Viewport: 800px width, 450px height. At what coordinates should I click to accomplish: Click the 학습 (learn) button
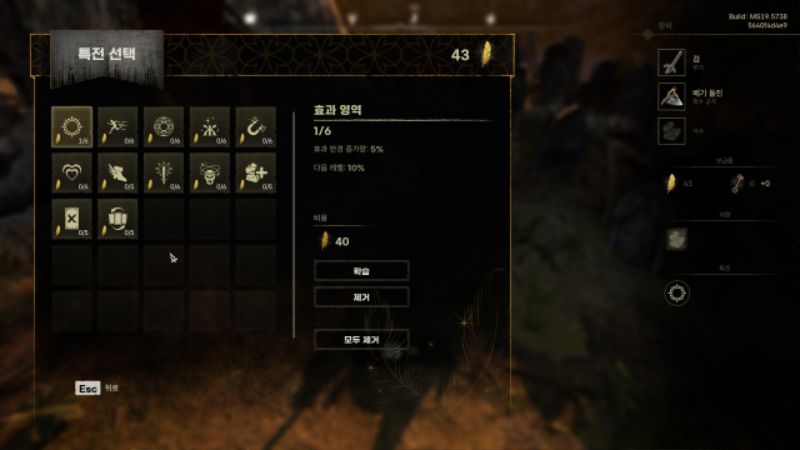361,270
